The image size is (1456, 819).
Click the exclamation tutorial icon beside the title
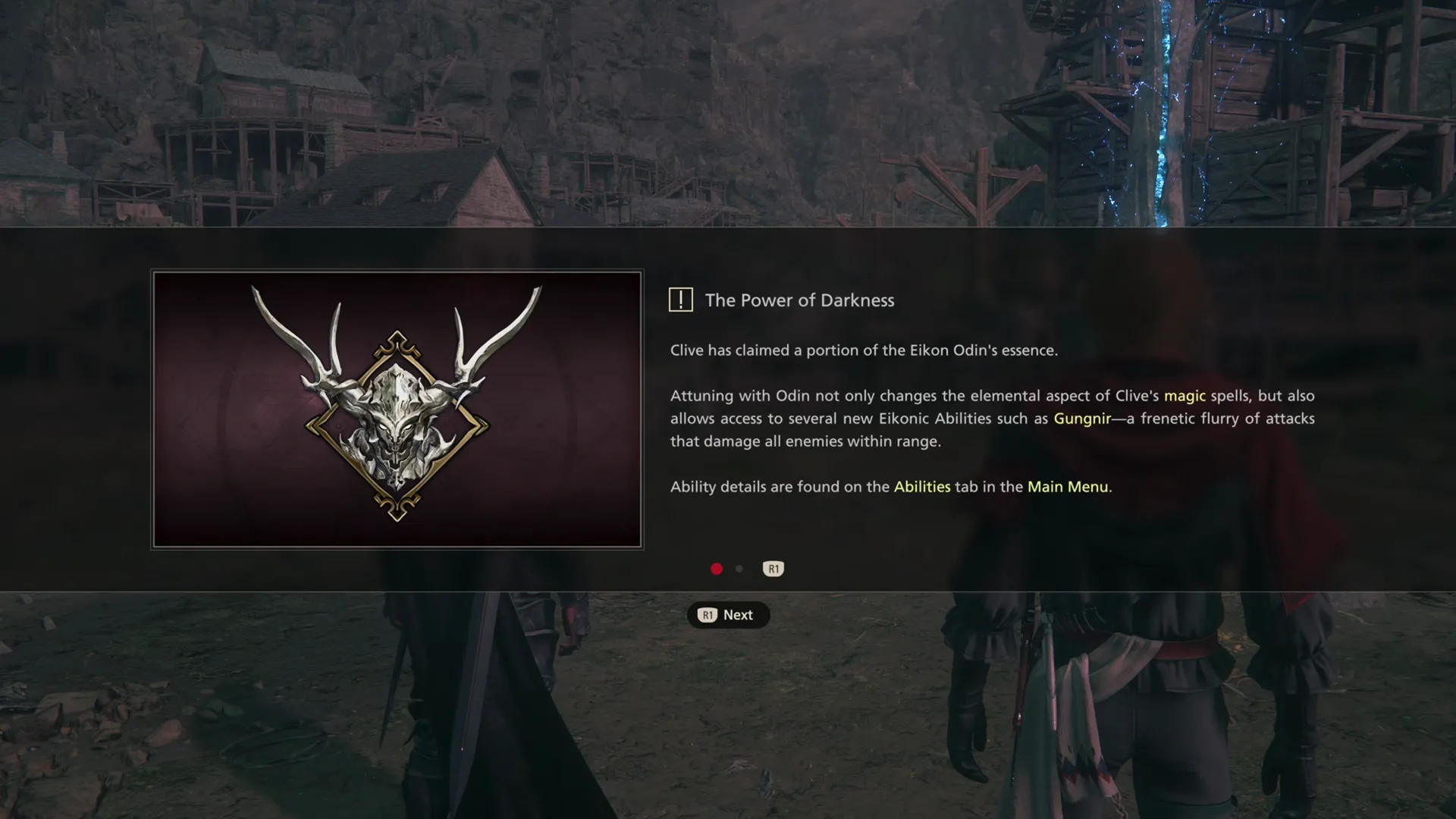[681, 300]
